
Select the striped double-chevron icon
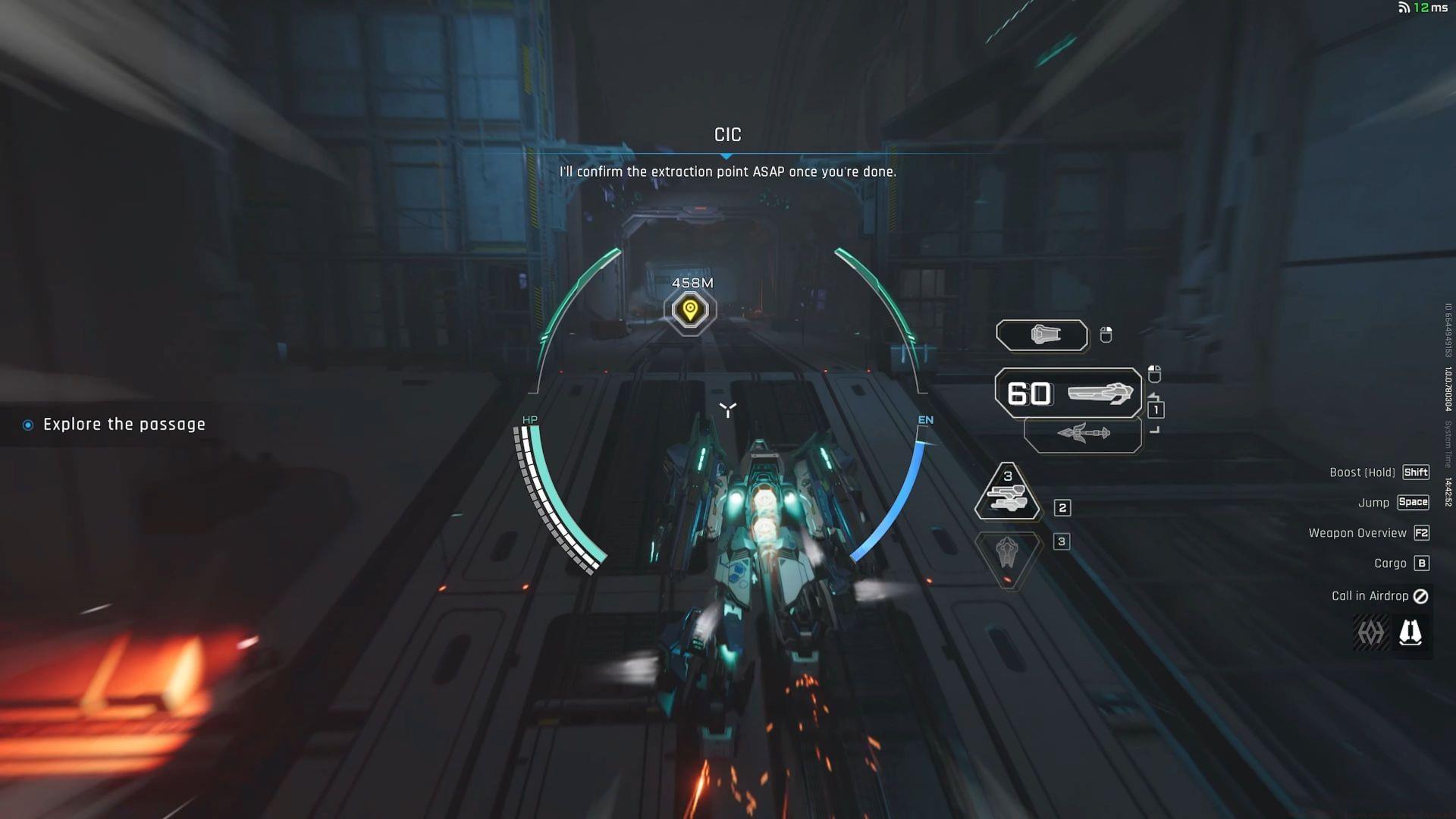click(x=1370, y=632)
